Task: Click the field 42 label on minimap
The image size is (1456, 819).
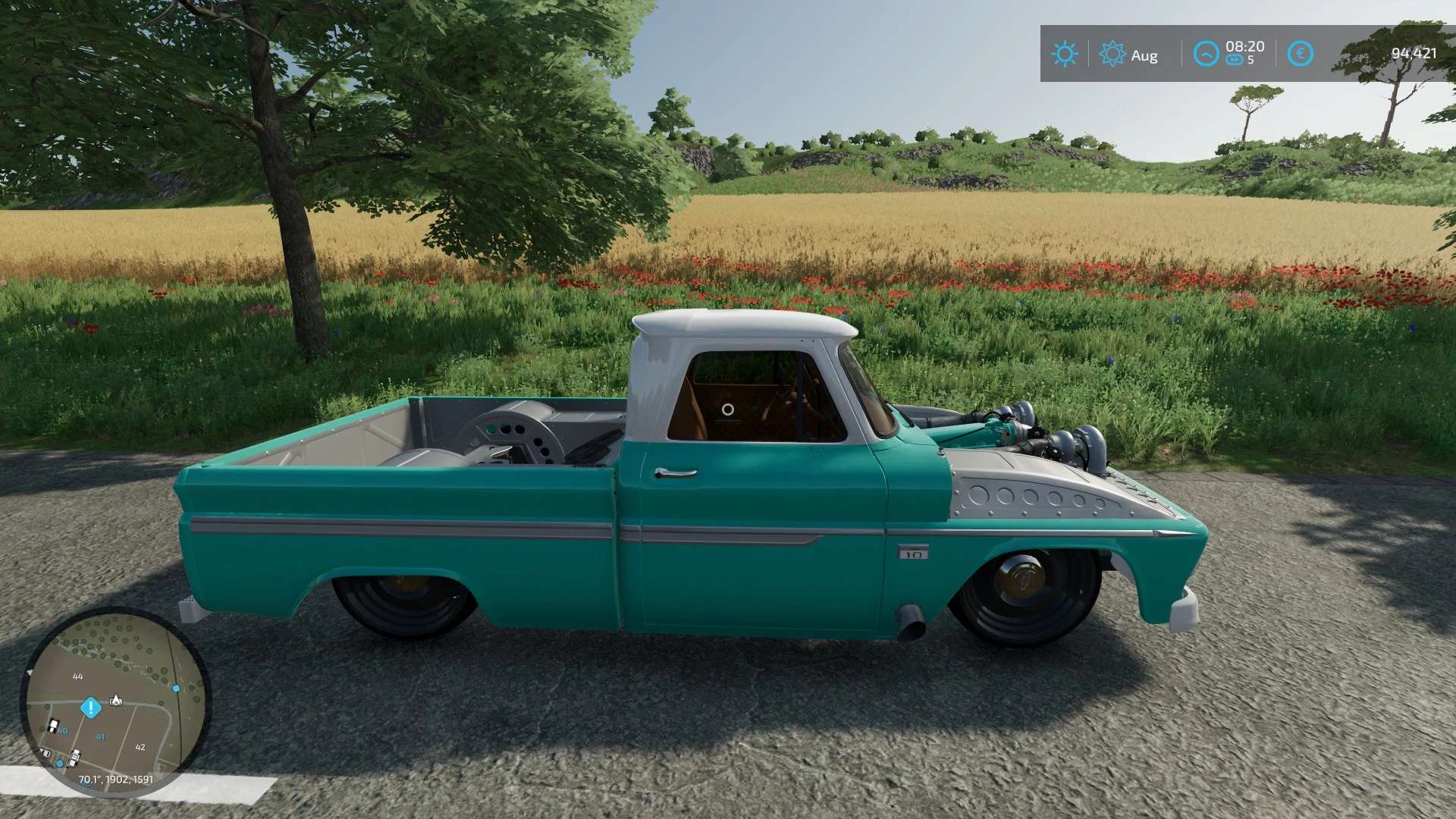Action: [x=140, y=747]
